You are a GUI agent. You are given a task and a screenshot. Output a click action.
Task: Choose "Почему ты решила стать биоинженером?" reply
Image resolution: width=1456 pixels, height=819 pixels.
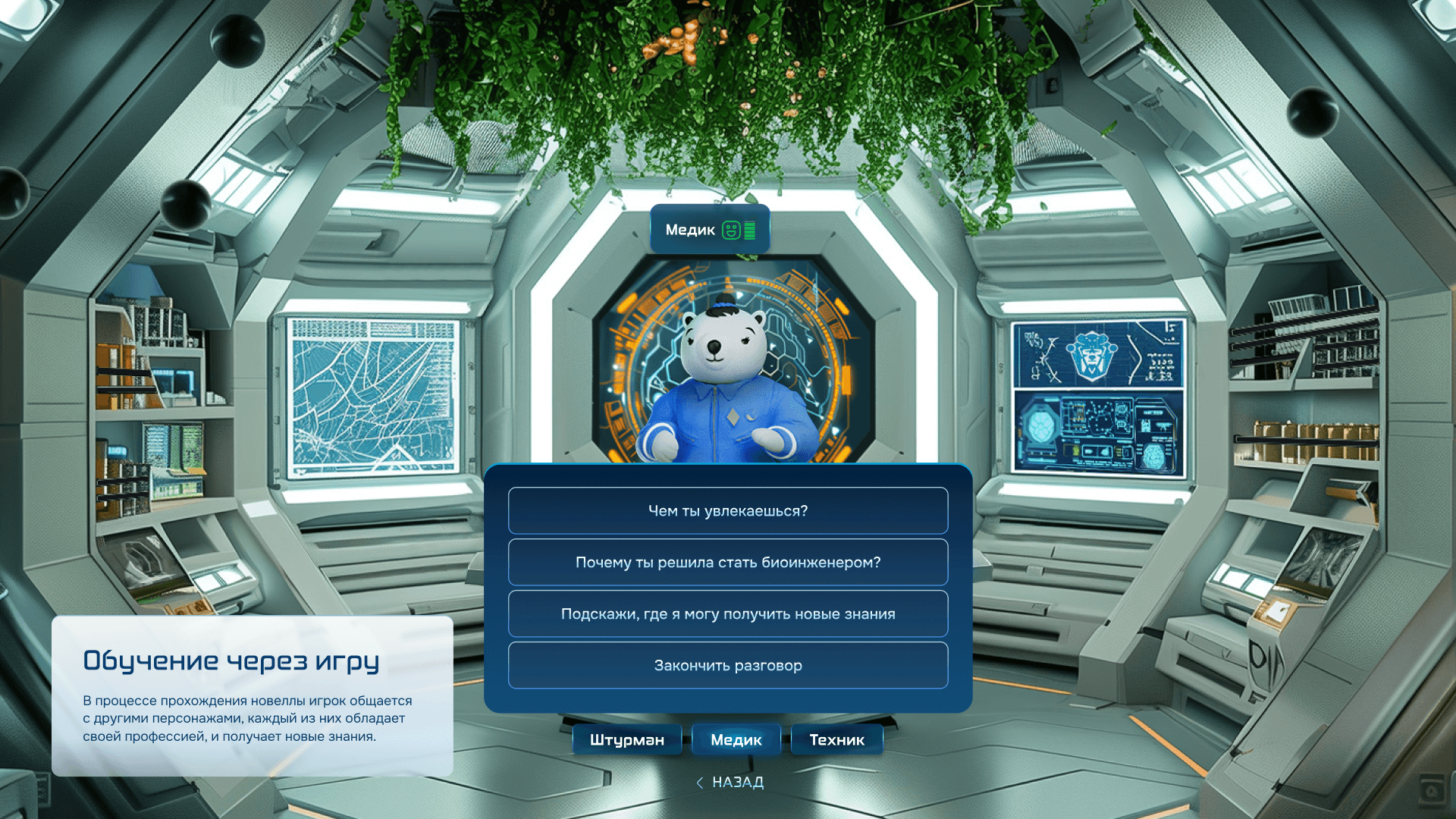pos(728,563)
